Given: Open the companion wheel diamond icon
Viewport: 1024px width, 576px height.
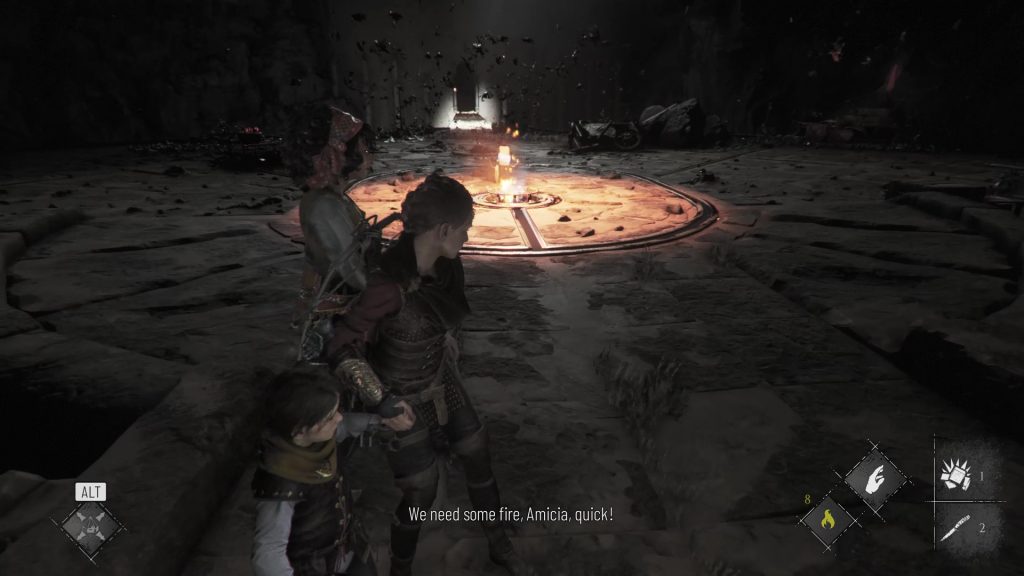Looking at the screenshot, I should click(91, 524).
